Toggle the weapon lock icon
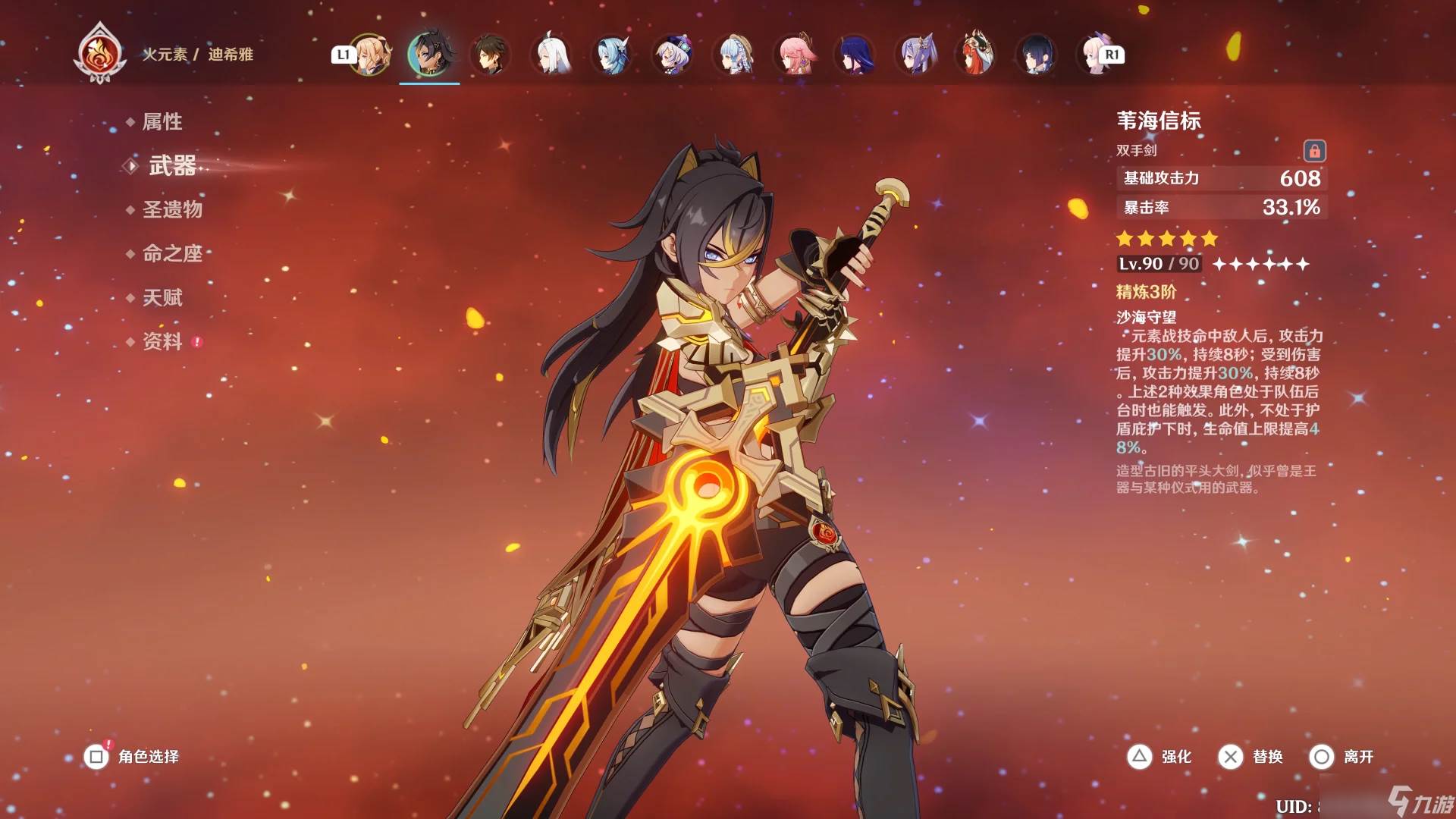The image size is (1456, 819). 1314,151
